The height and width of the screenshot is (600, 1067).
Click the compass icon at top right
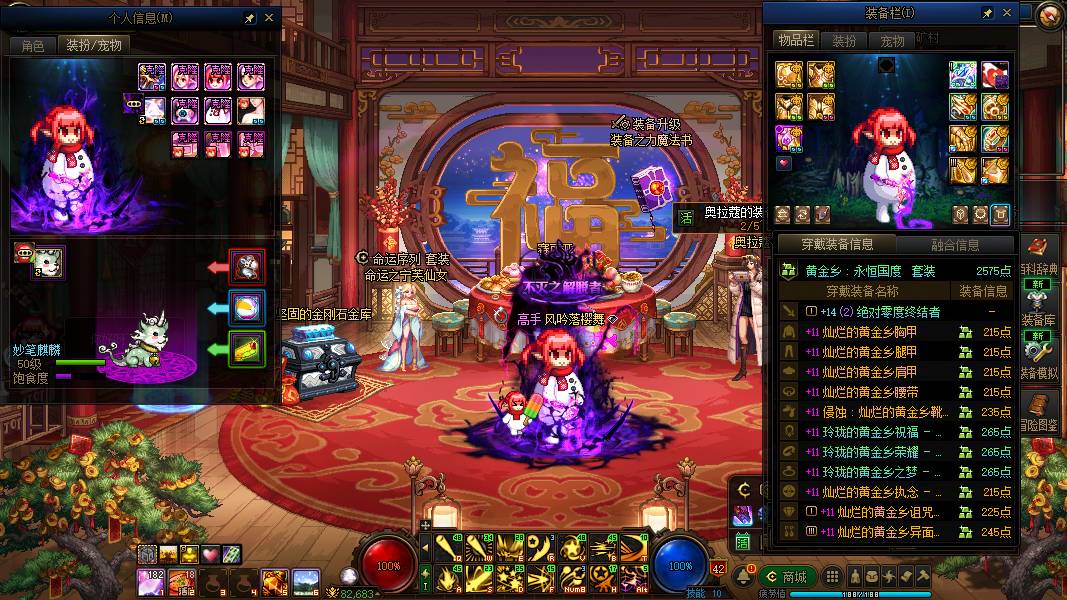pos(1049,15)
